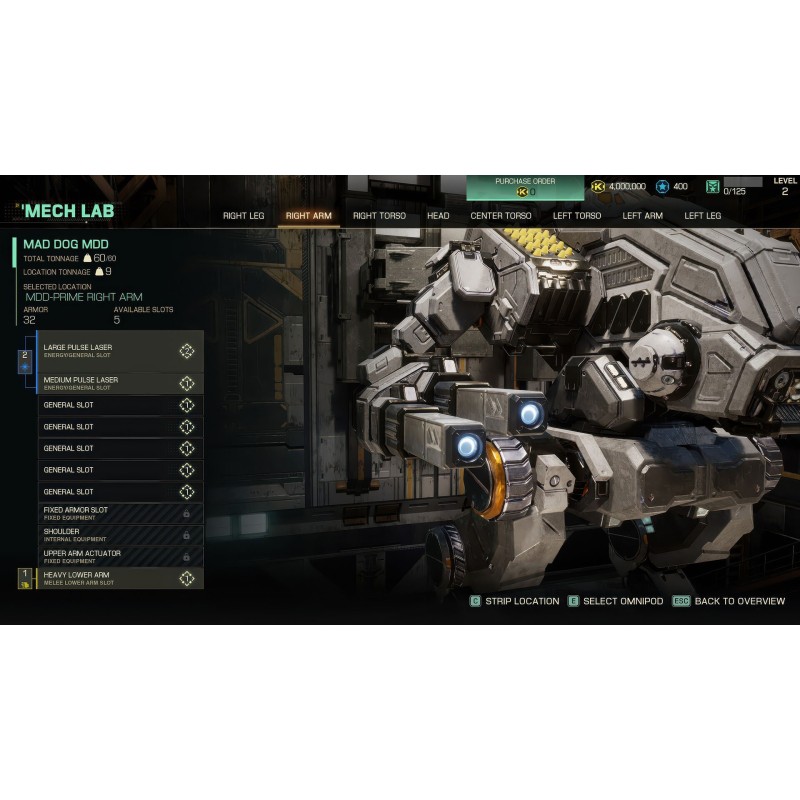Viewport: 800px width, 800px height.
Task: Switch to the Left Leg tab
Action: coord(702,215)
